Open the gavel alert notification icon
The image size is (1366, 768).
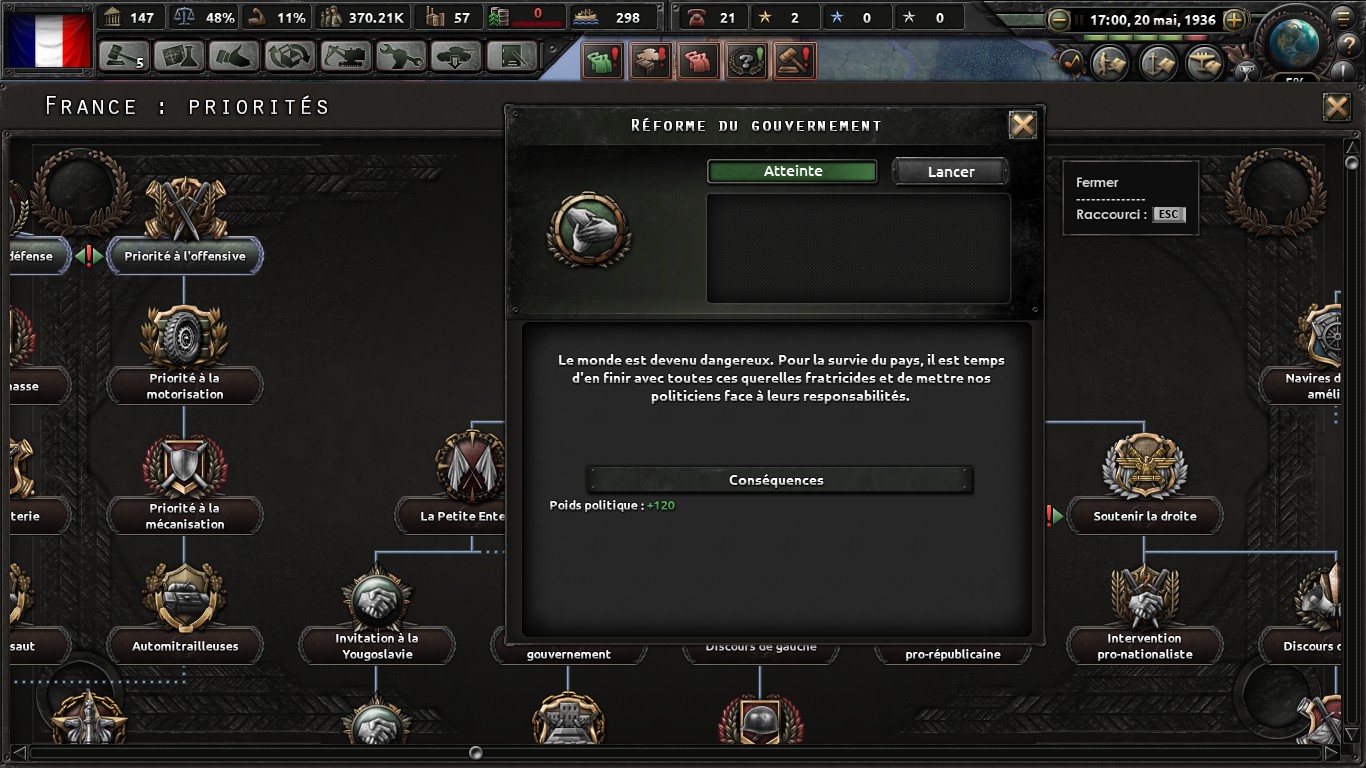[x=796, y=61]
